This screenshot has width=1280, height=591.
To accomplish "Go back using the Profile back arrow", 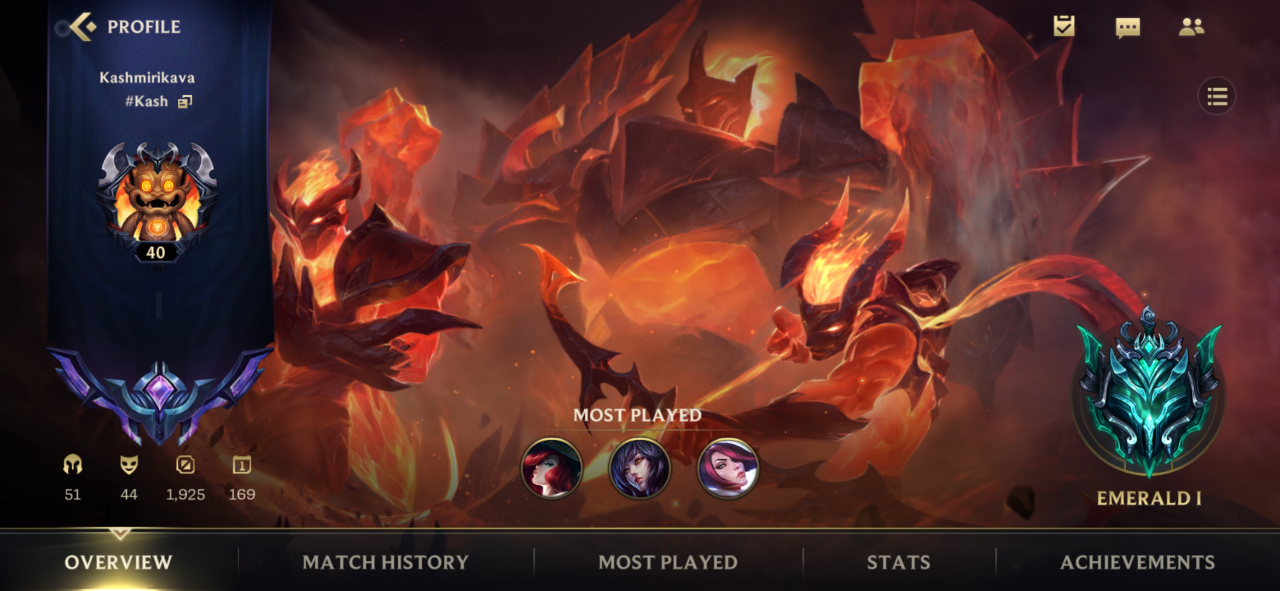I will click(x=84, y=27).
